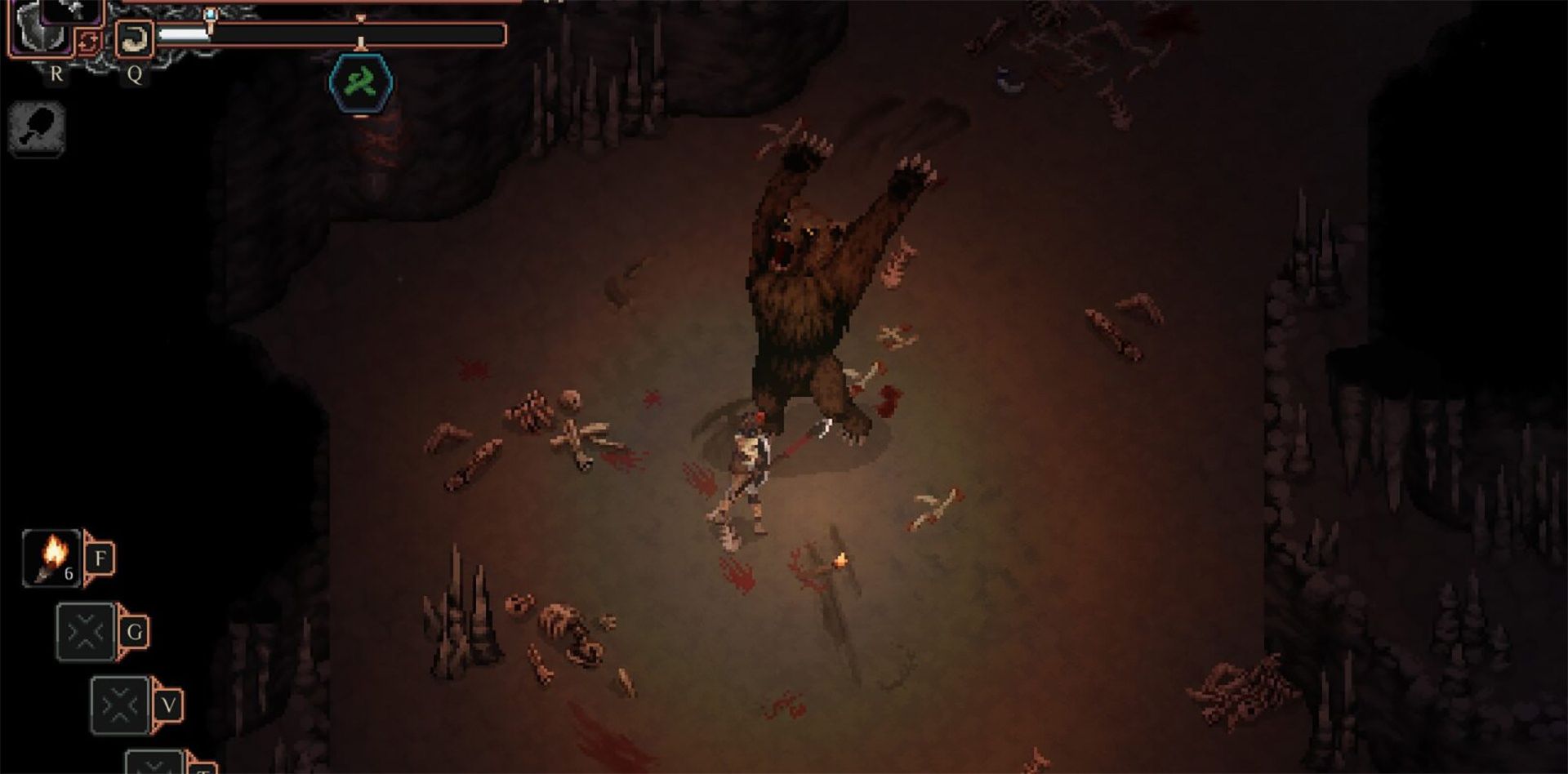Use the torch in the F hotkey slot

click(x=51, y=557)
